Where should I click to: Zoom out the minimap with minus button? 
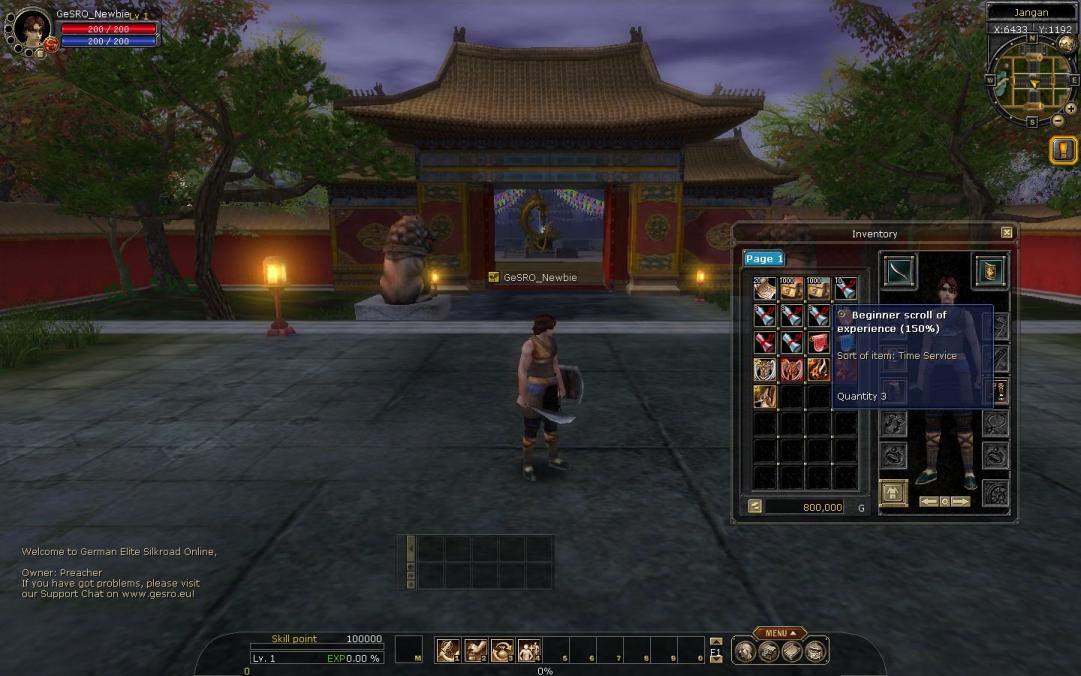coord(1058,121)
